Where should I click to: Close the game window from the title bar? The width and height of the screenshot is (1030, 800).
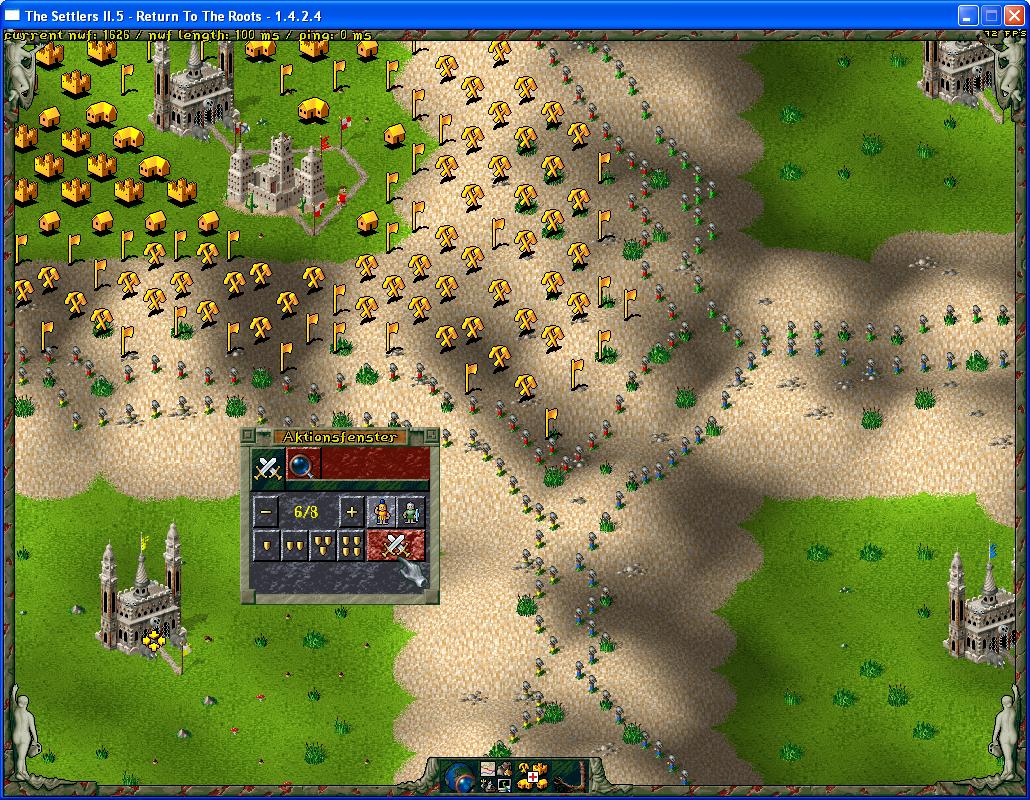click(x=1012, y=15)
